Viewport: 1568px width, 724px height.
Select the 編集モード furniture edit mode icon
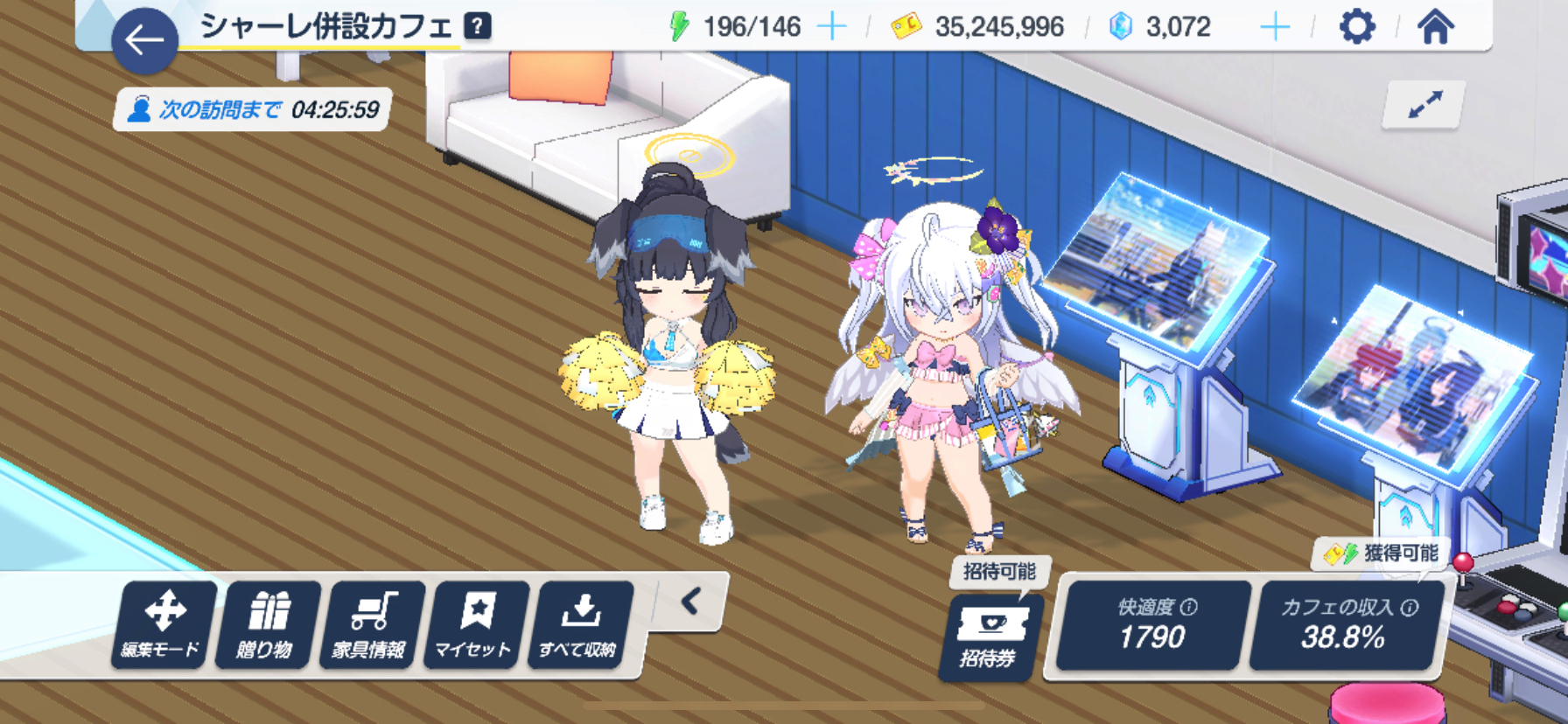point(164,624)
